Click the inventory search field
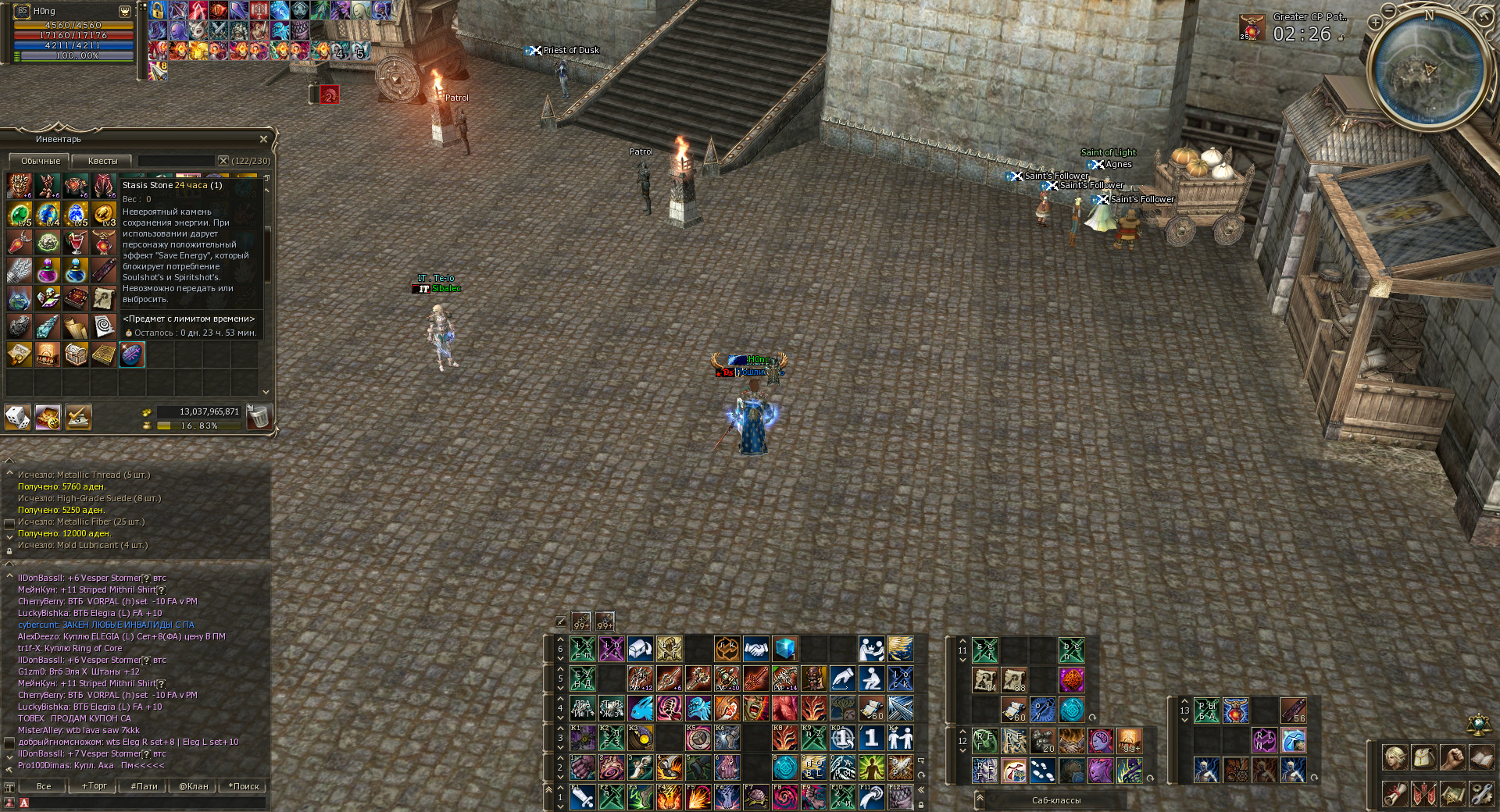Screen dimensions: 1500x812 pyautogui.click(x=176, y=161)
